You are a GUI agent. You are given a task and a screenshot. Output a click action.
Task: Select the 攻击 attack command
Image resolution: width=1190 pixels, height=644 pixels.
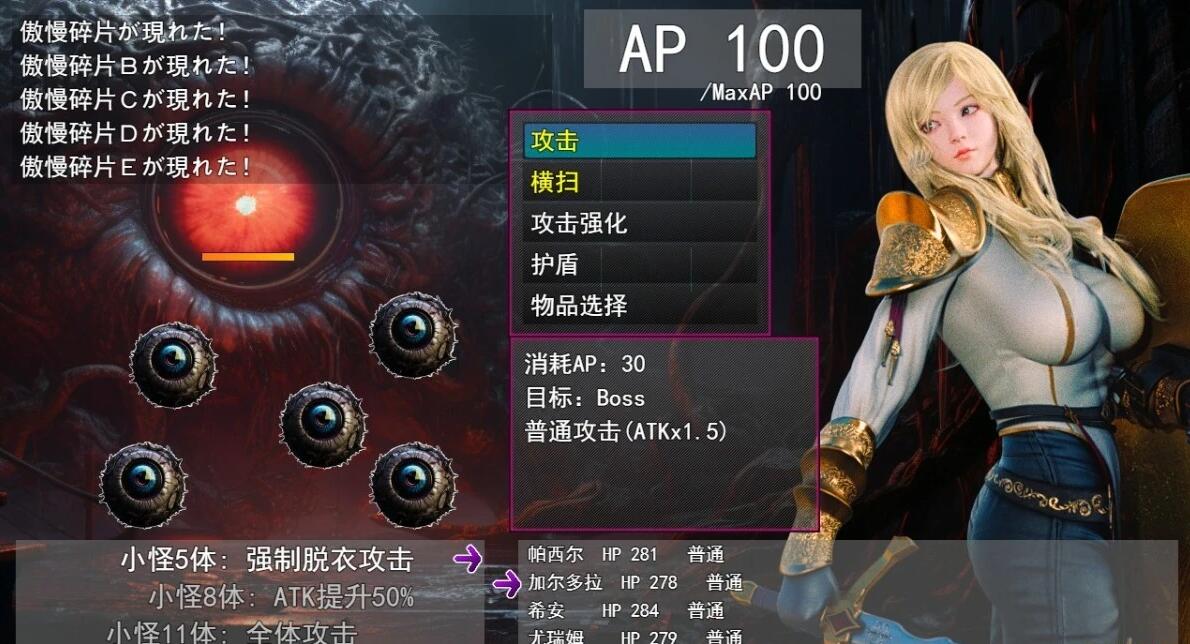(x=639, y=142)
